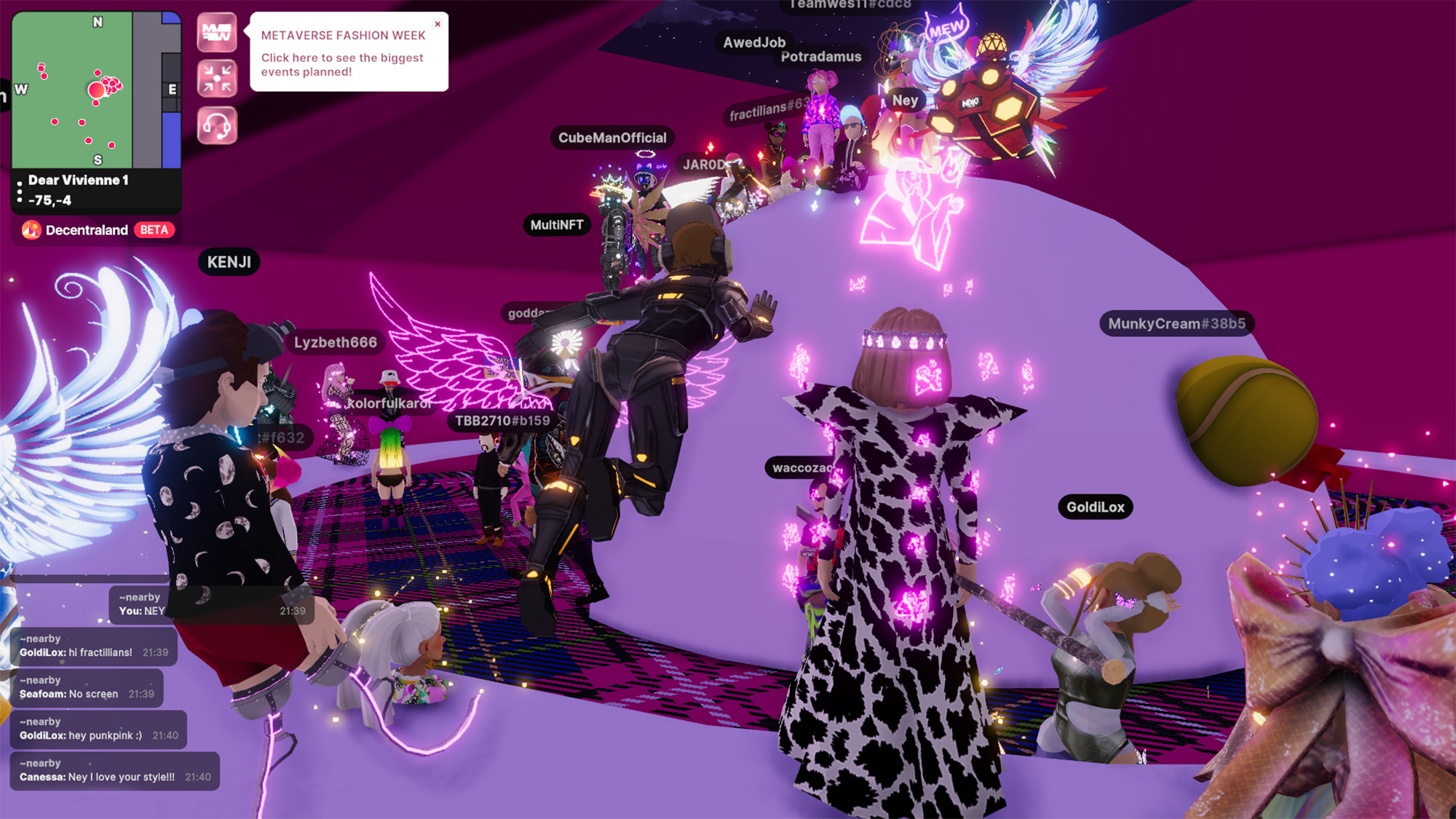
Task: Click the 'see the biggest events planned' tooltip text
Action: point(341,65)
